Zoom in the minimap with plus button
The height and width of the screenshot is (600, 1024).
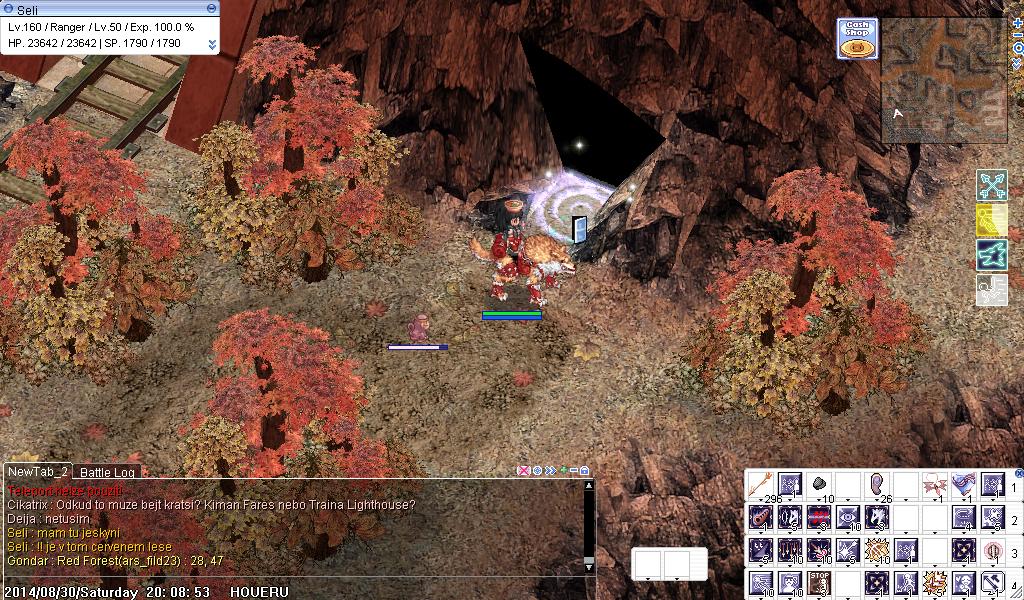tap(1018, 22)
